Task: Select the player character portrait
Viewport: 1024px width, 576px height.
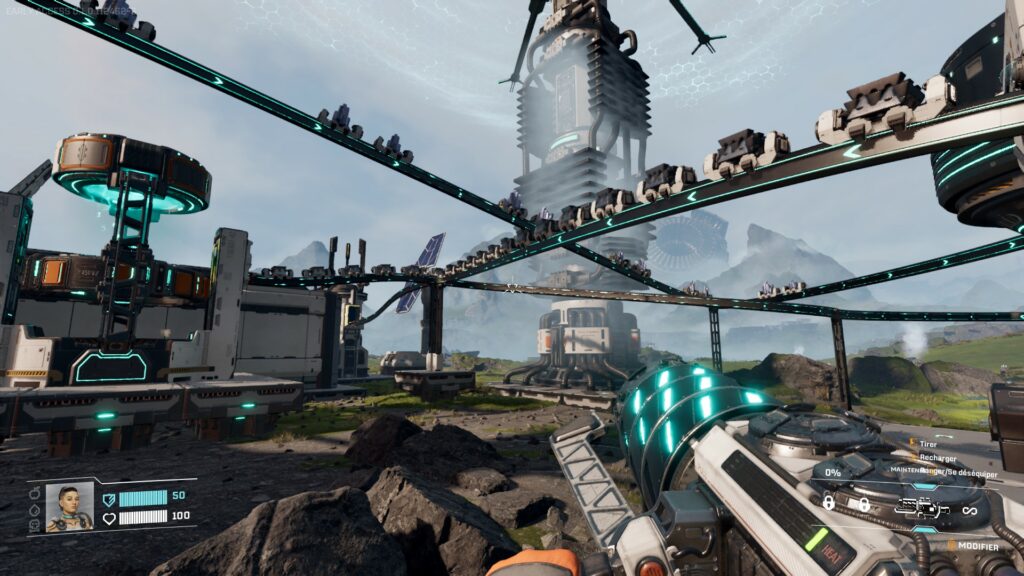Action: pyautogui.click(x=69, y=507)
